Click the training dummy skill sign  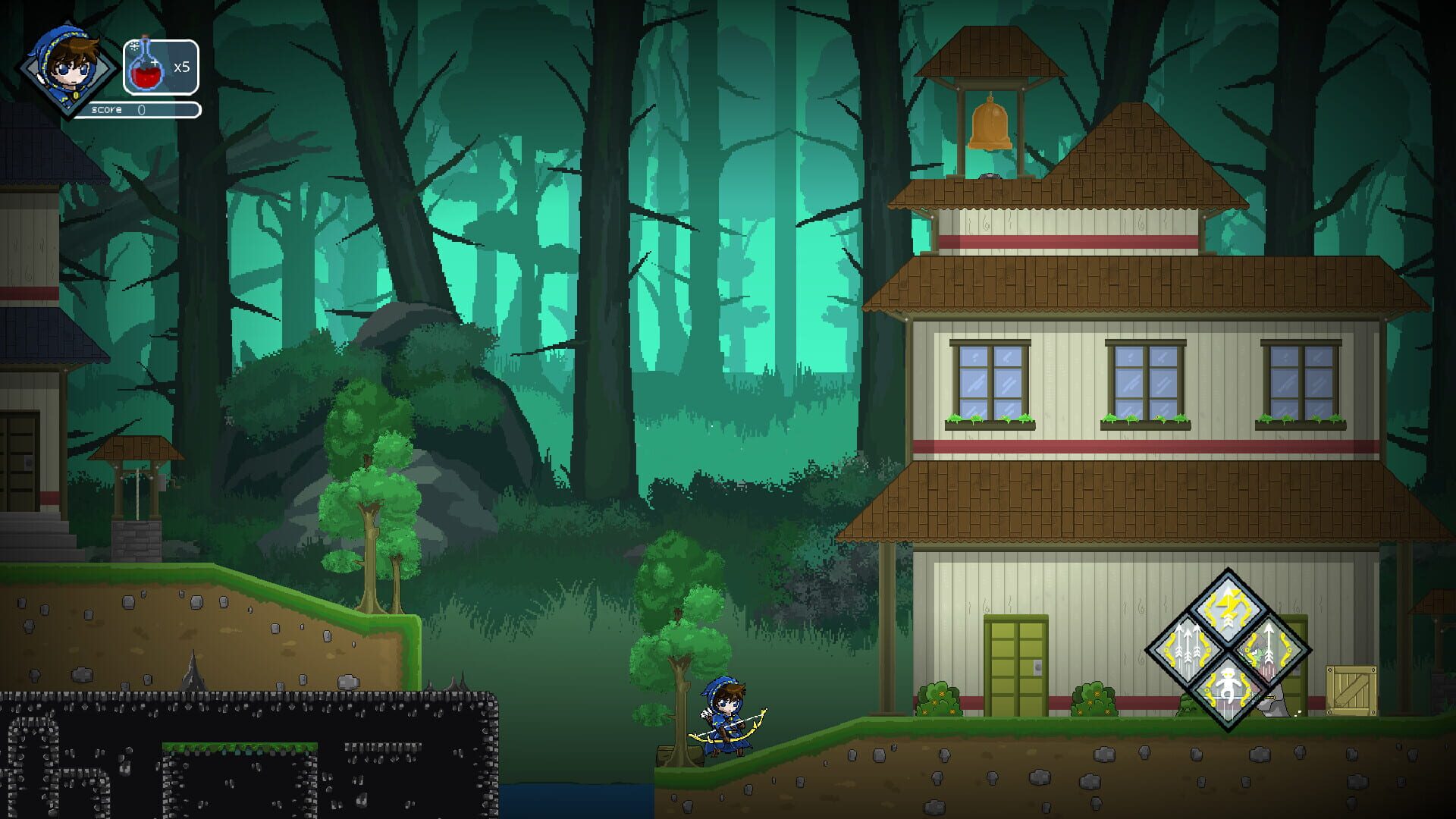1227,689
